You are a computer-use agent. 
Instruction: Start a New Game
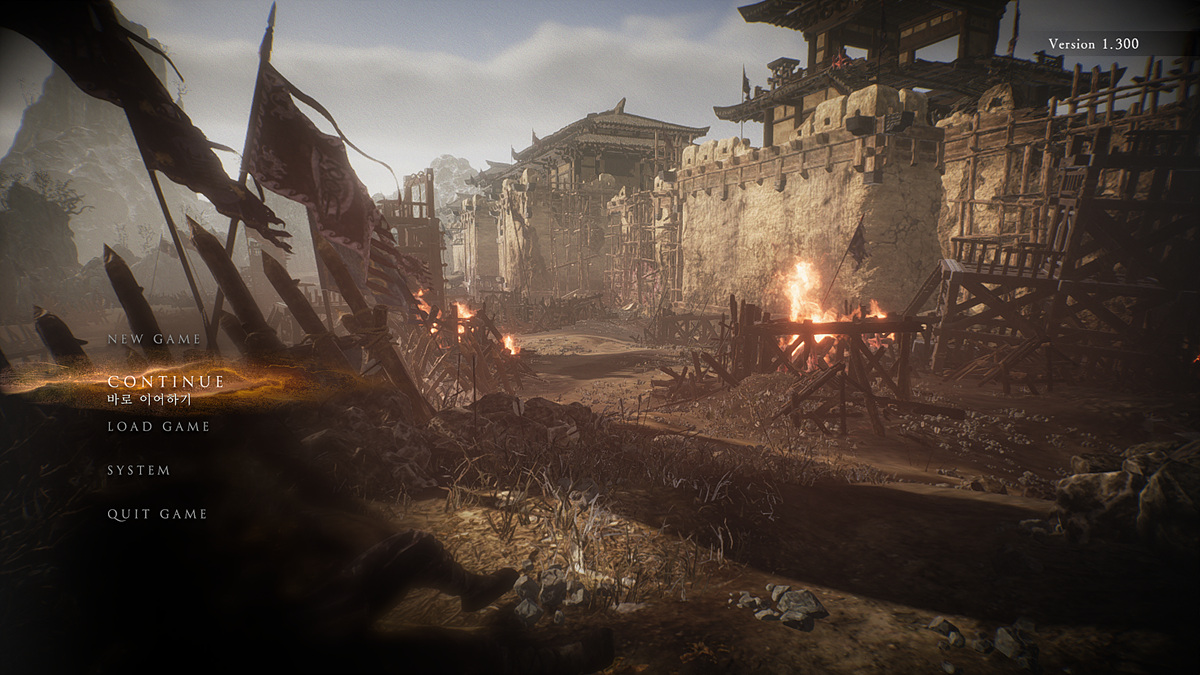coord(154,339)
